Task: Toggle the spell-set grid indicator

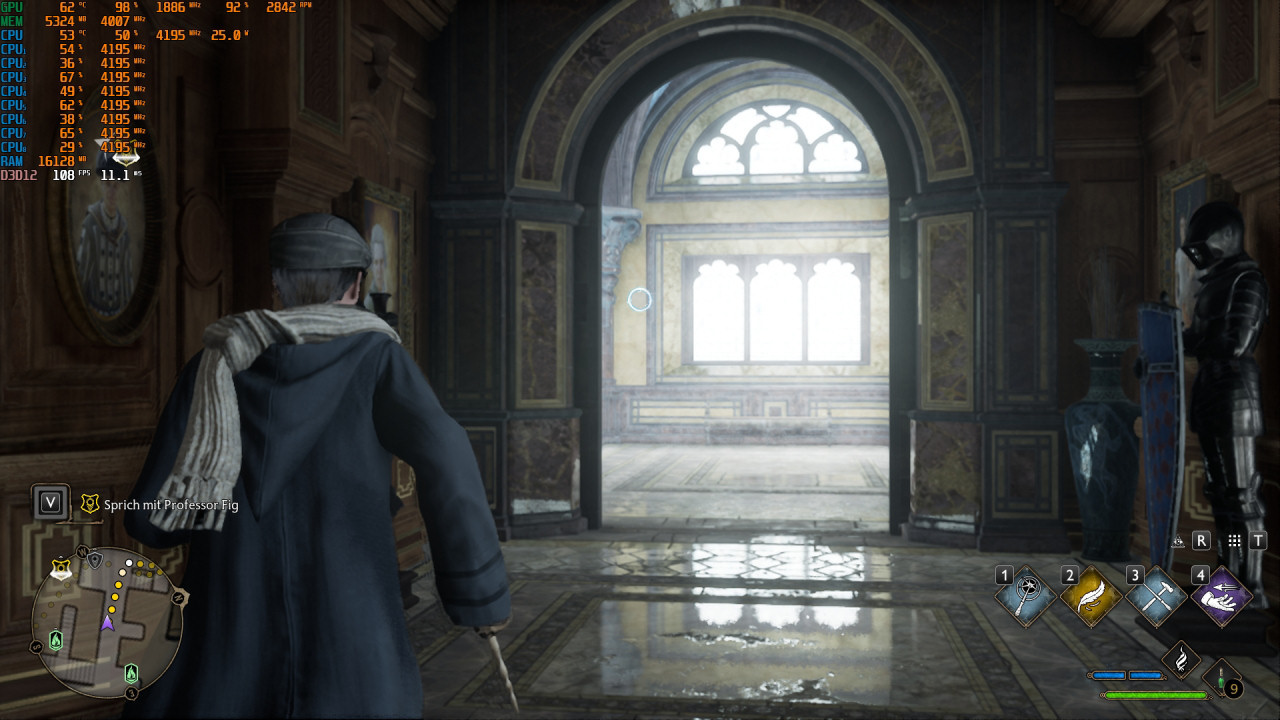Action: pos(1234,540)
